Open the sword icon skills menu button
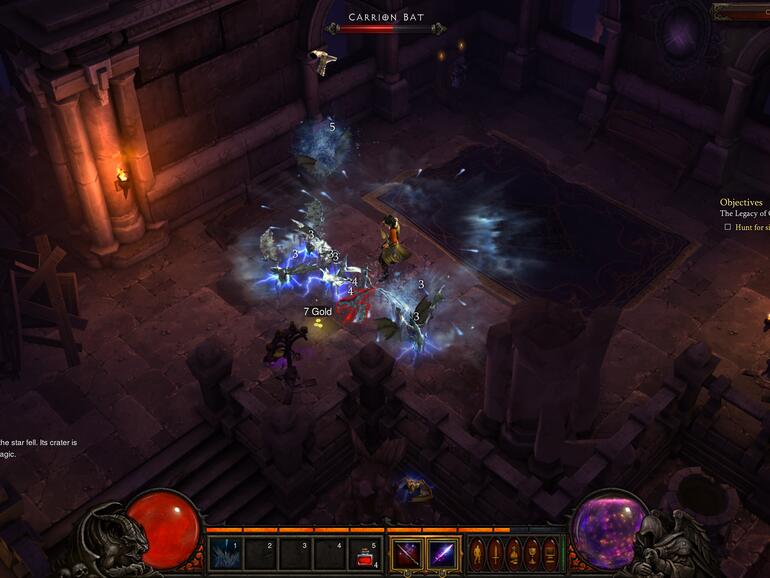This screenshot has width=770, height=578. pos(496,553)
